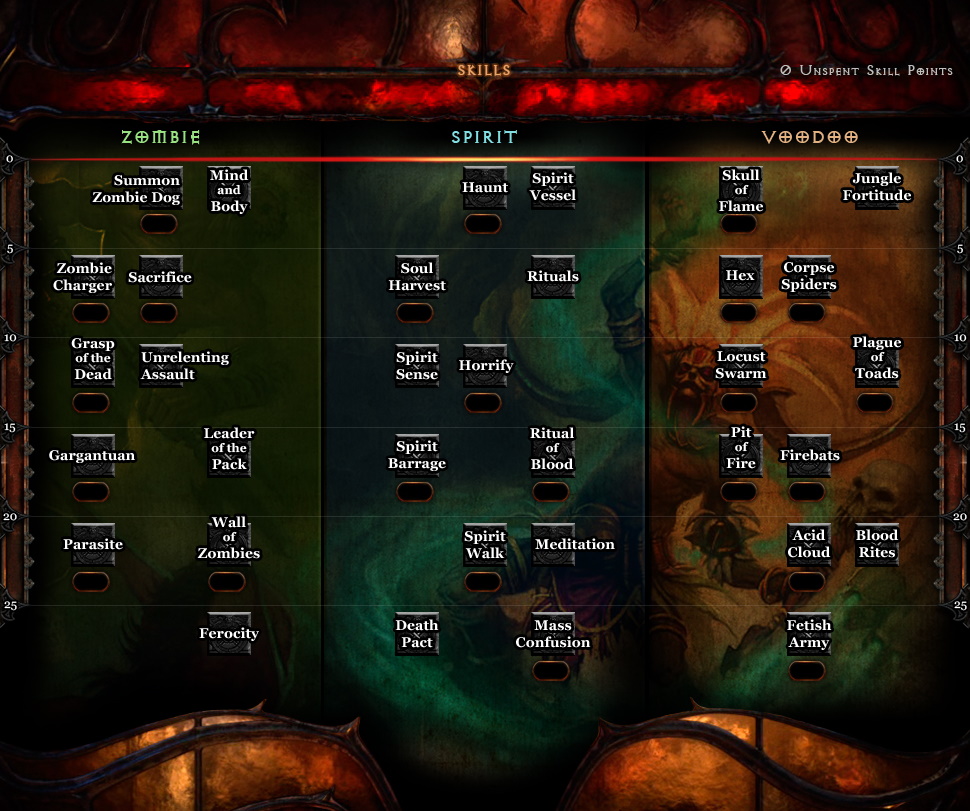Select the Corpse Spiders skill

[808, 277]
